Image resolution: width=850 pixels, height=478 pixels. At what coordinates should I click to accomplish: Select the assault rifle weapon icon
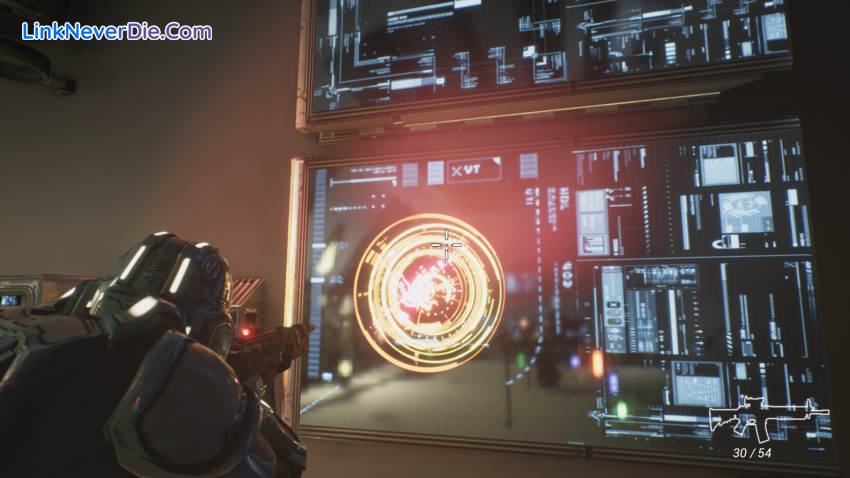pos(768,421)
